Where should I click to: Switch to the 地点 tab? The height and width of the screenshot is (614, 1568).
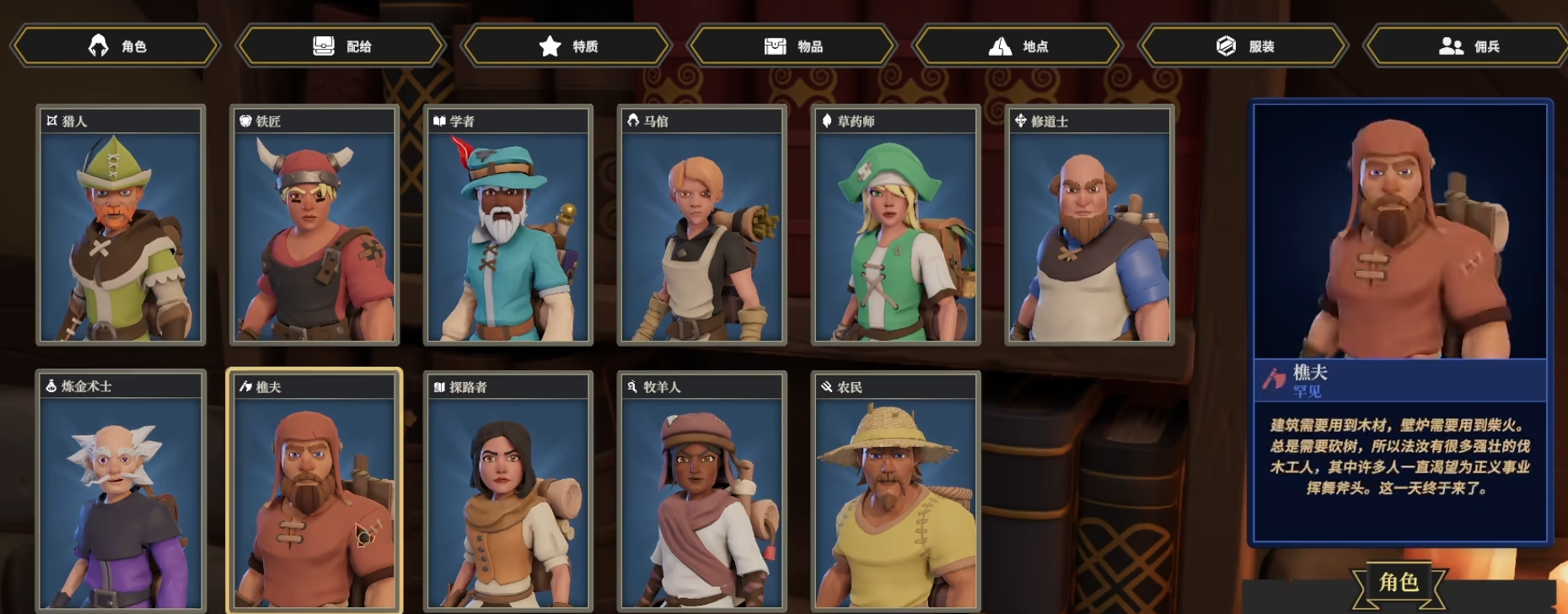(1018, 46)
